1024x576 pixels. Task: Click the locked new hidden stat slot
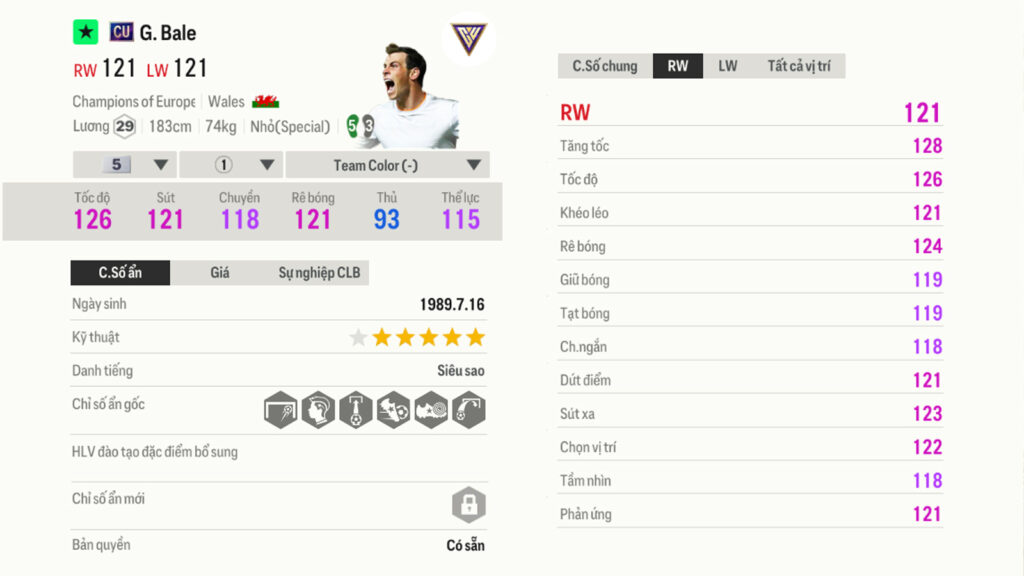(x=468, y=504)
